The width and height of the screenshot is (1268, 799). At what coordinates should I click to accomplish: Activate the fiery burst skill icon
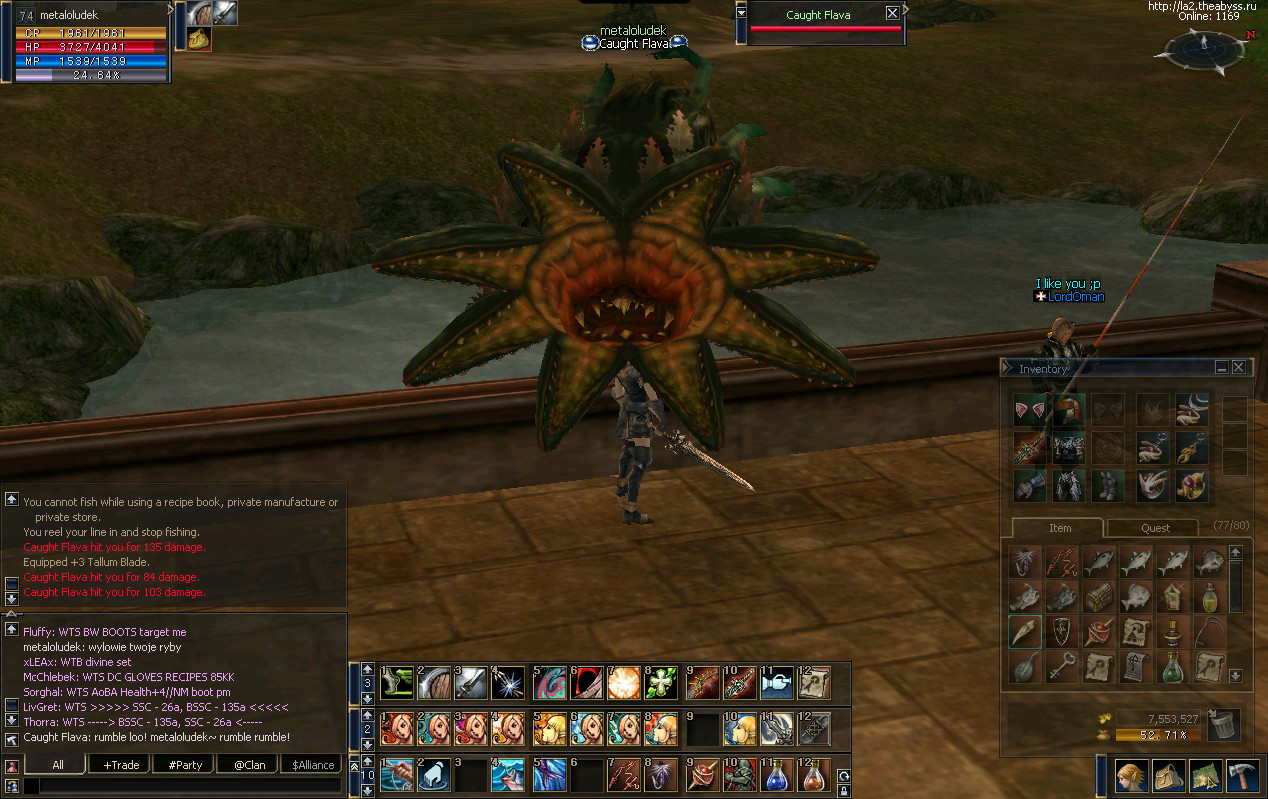coord(624,682)
